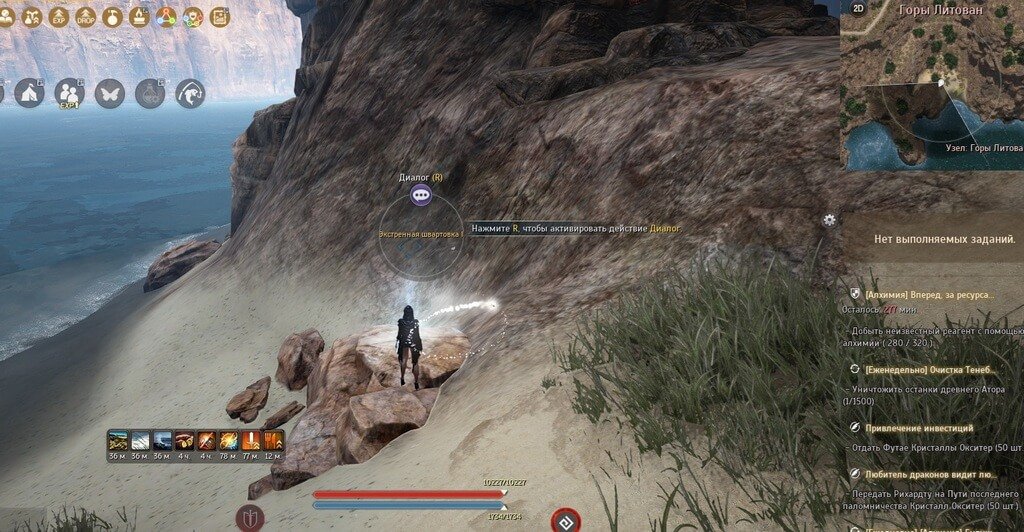Screen dimensions: 1024x532
Task: Open the alchemy potion flask icon
Action: 150,94
